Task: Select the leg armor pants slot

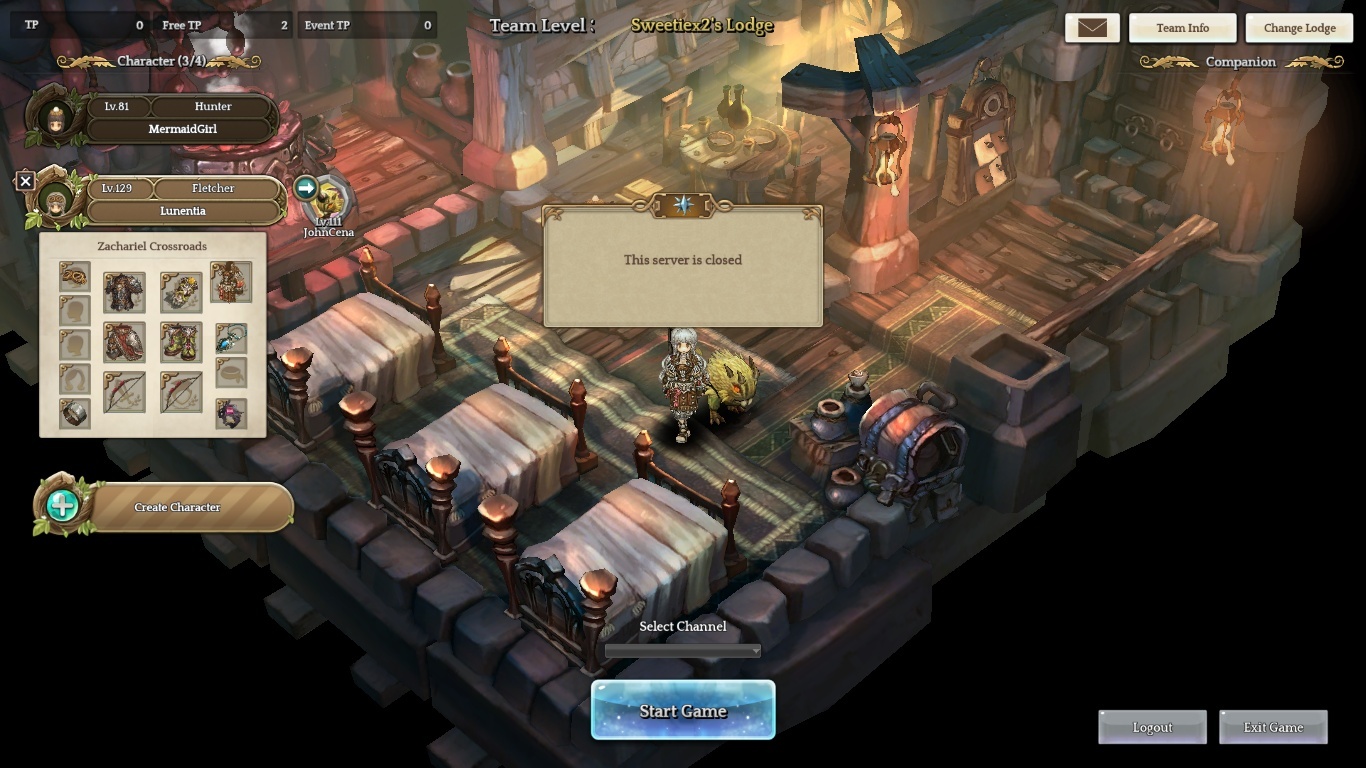Action: [124, 342]
